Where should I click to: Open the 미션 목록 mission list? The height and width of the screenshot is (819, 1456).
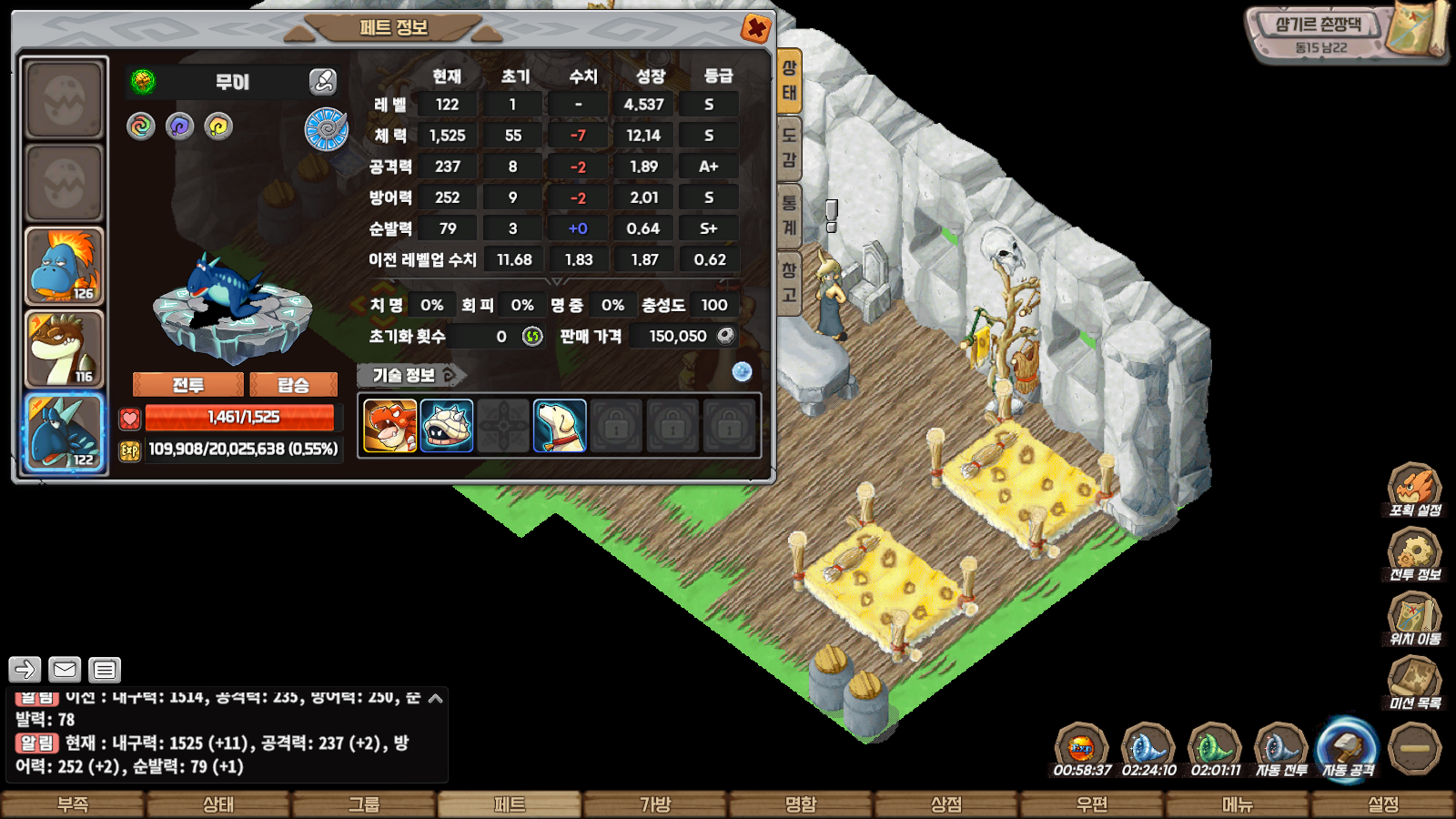click(x=1414, y=683)
